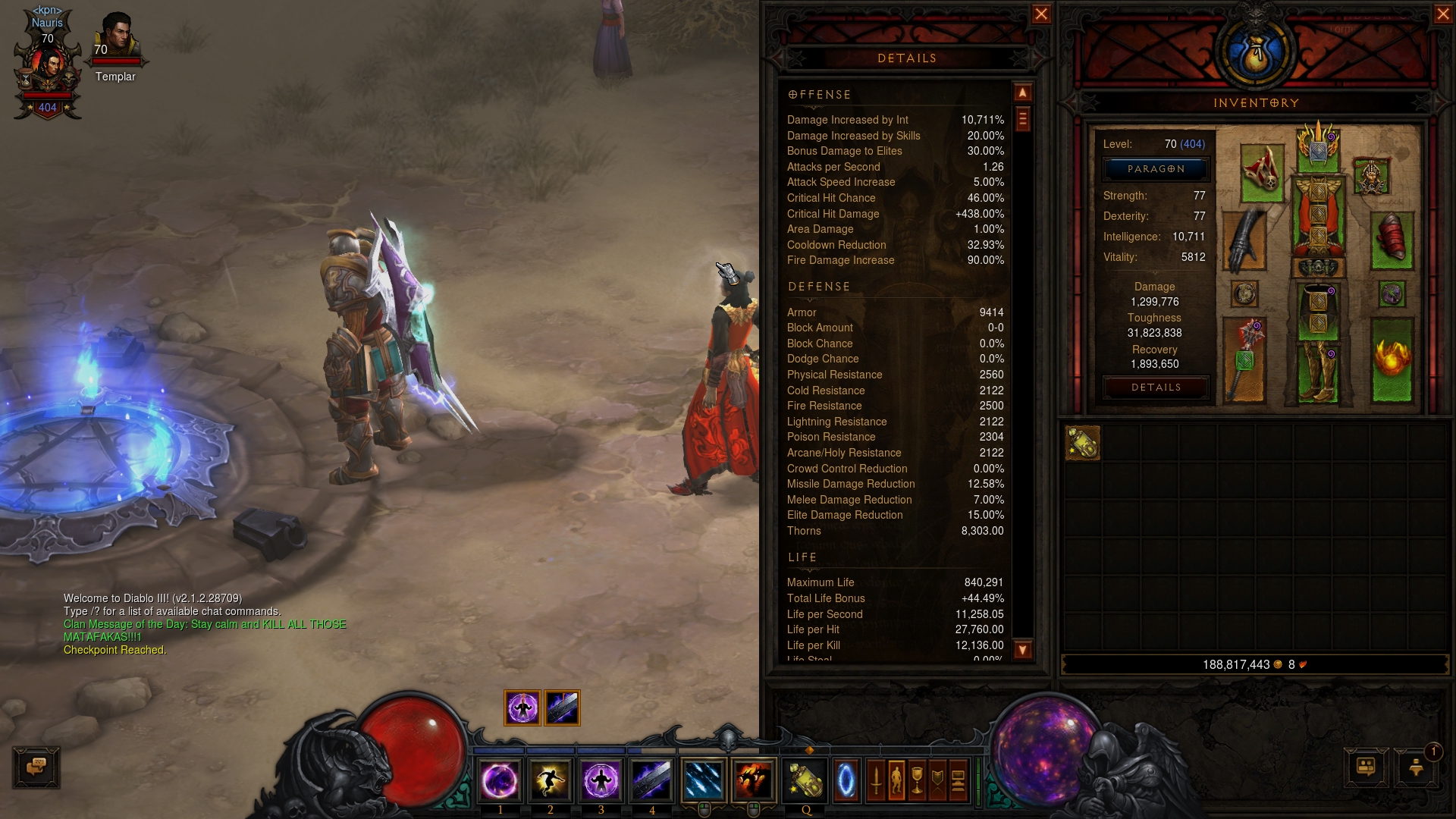Viewport: 1456px width, 819px height.
Task: Activate the purple black hole skill
Action: [x=500, y=780]
